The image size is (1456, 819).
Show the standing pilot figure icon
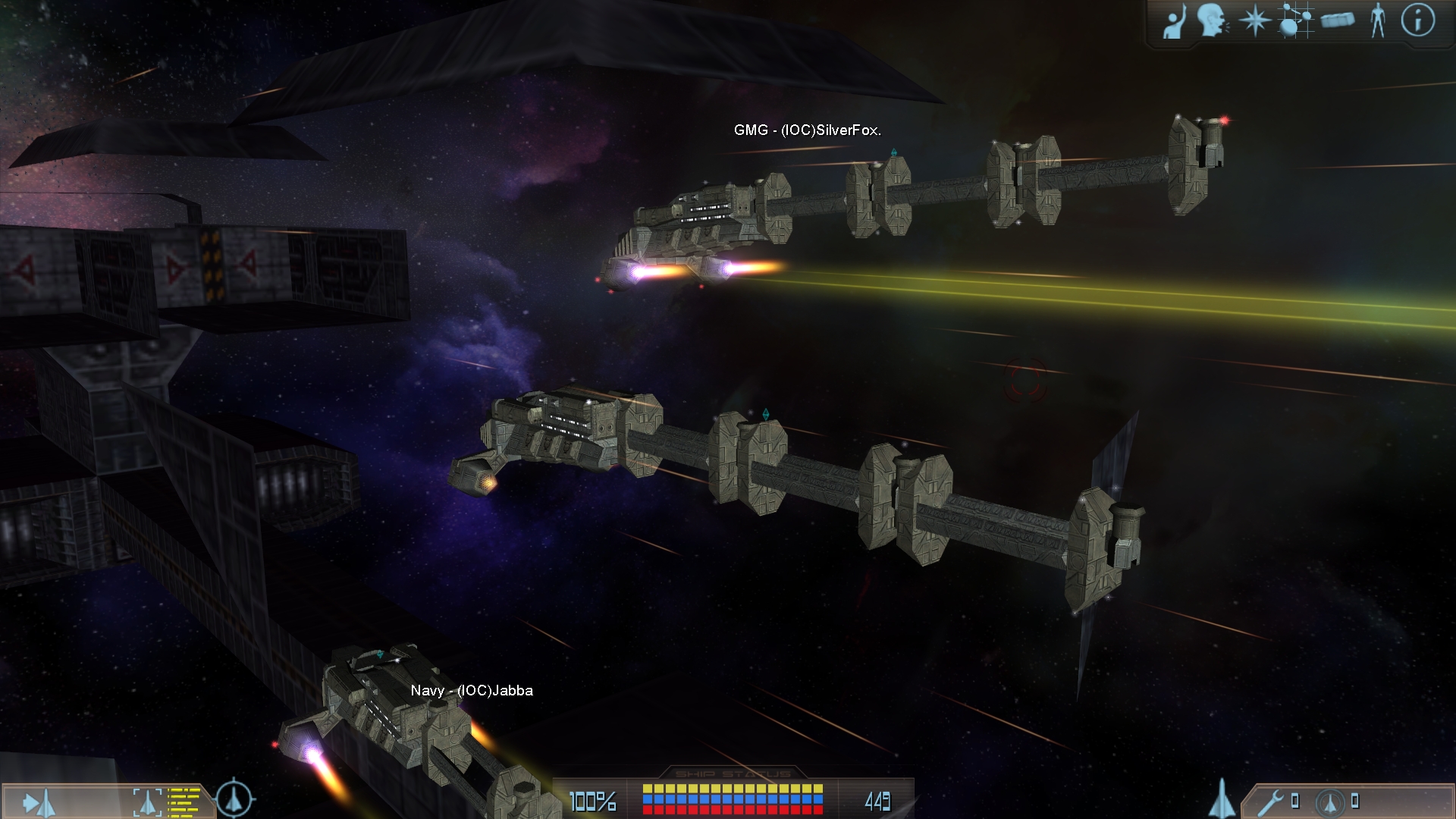pos(1378,20)
